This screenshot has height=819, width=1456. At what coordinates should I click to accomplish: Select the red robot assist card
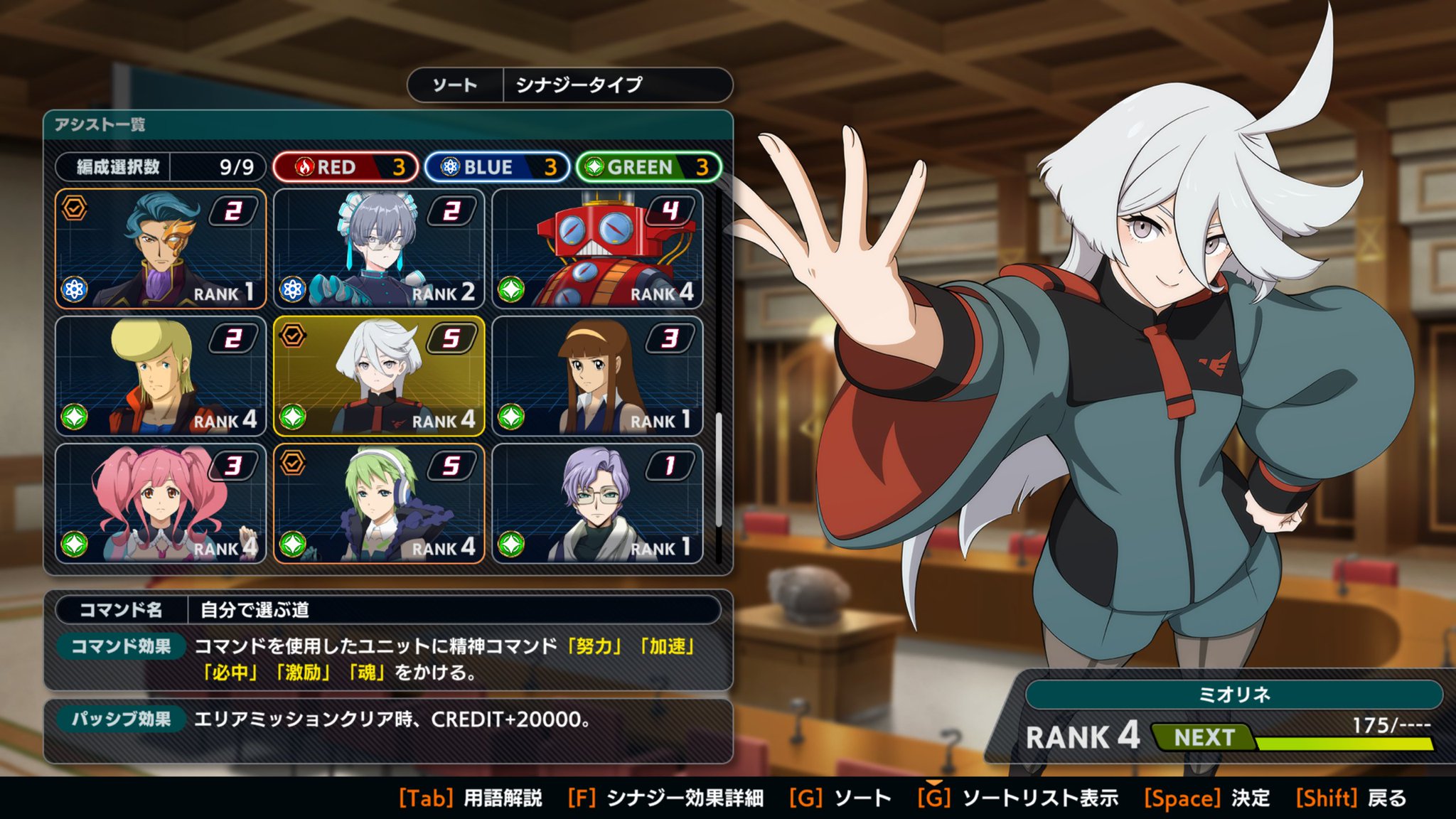597,249
